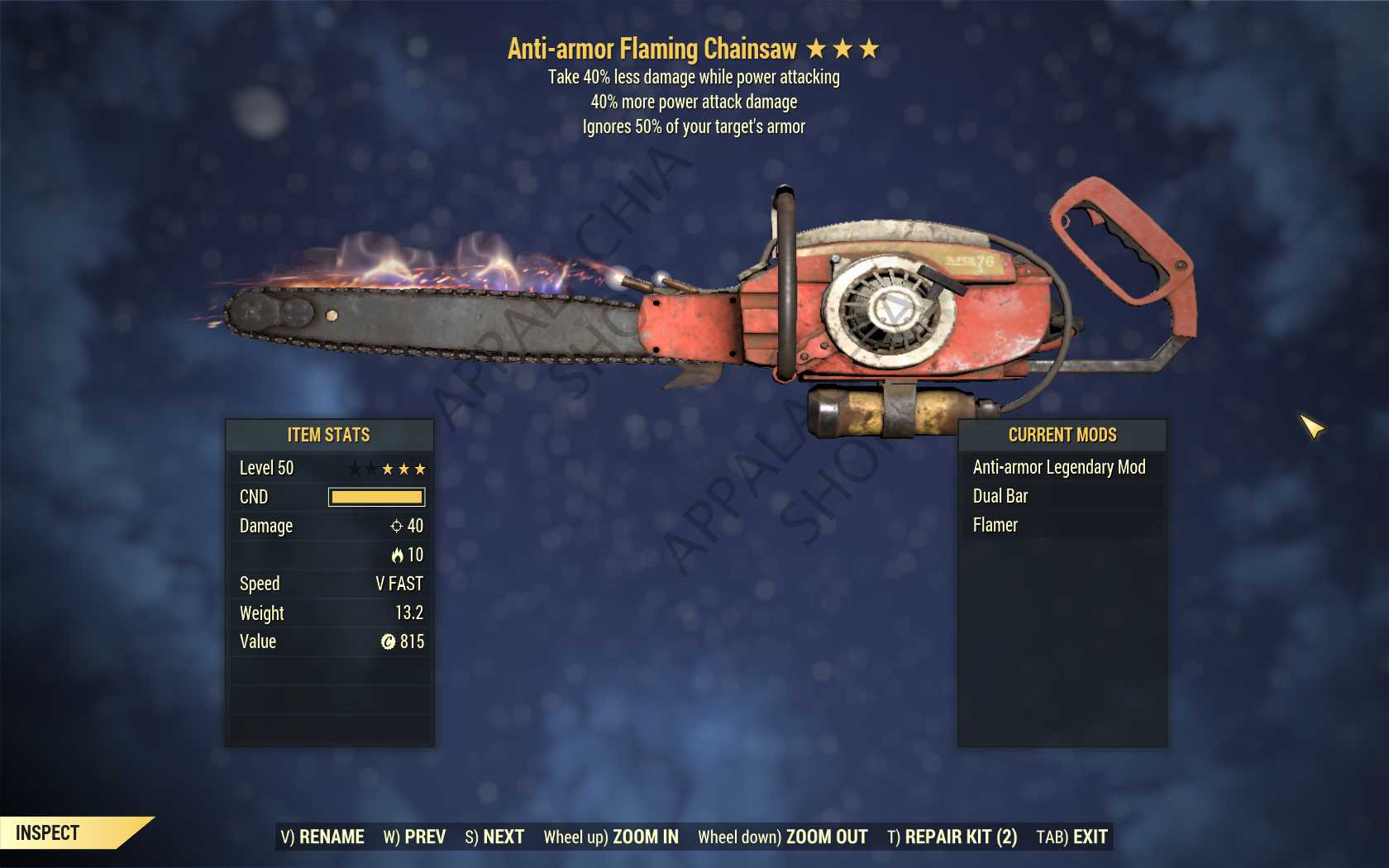Choose the T) REPAIR KIT (2) option

952,837
